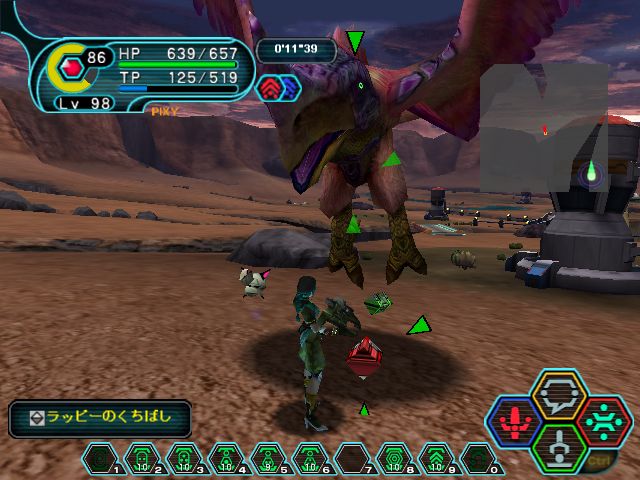Select the red sword action hexagon
The width and height of the screenshot is (640, 480).
[x=514, y=422]
